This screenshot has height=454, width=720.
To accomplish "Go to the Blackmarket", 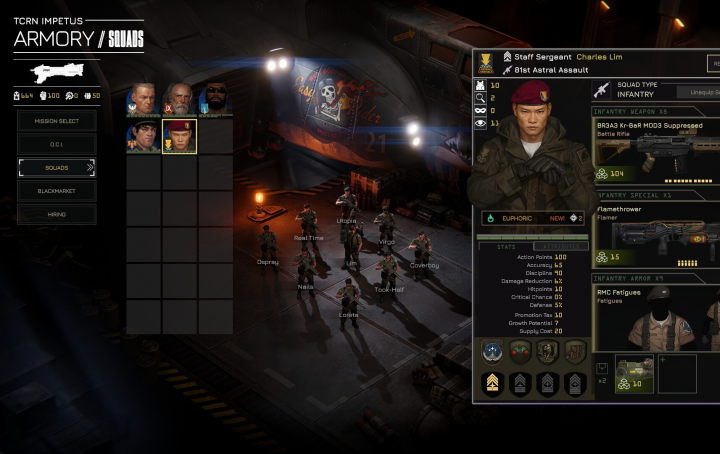I will click(x=57, y=190).
